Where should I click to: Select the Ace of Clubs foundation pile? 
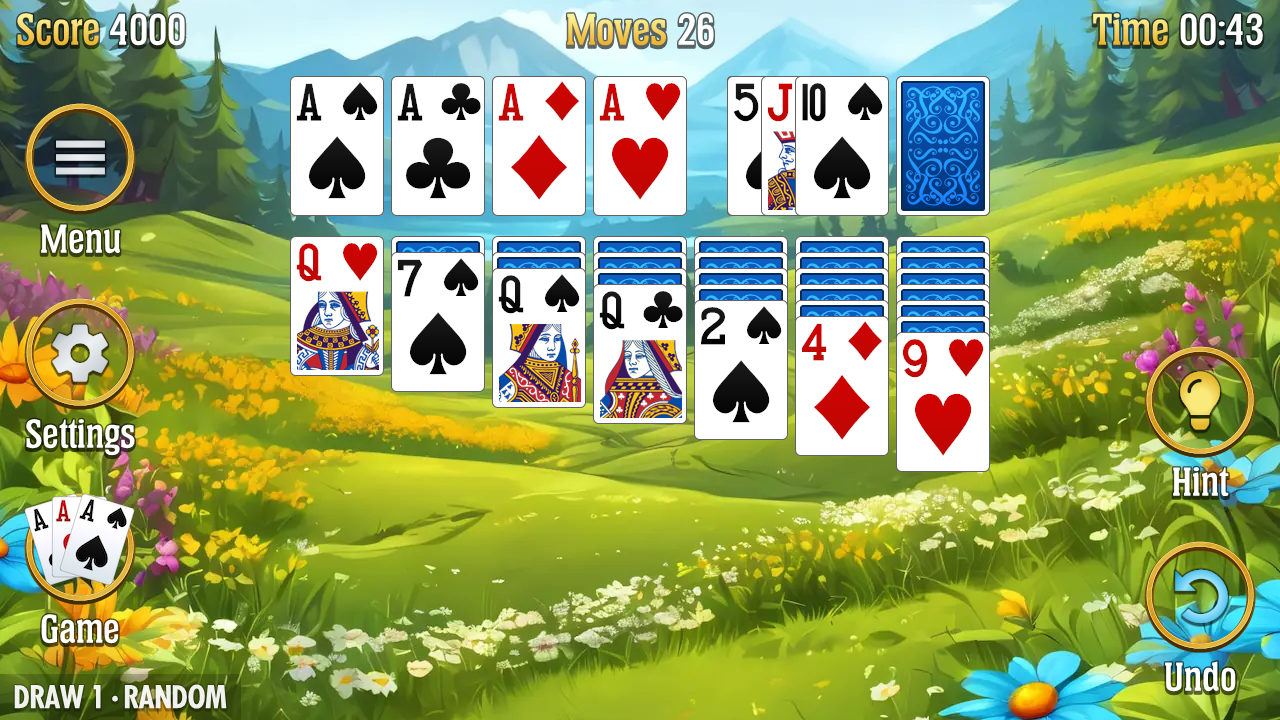437,145
